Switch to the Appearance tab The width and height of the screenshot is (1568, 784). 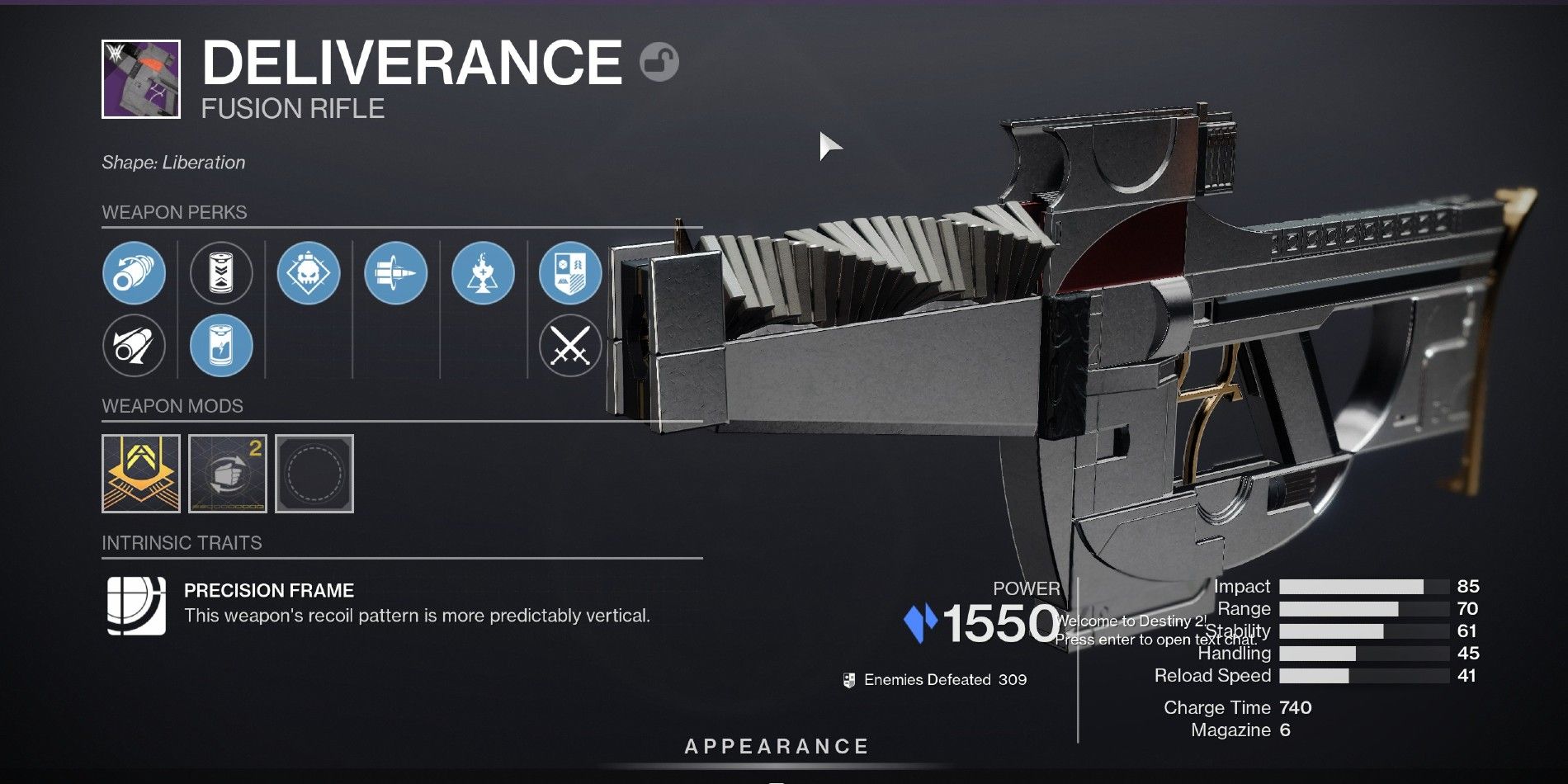(x=776, y=746)
